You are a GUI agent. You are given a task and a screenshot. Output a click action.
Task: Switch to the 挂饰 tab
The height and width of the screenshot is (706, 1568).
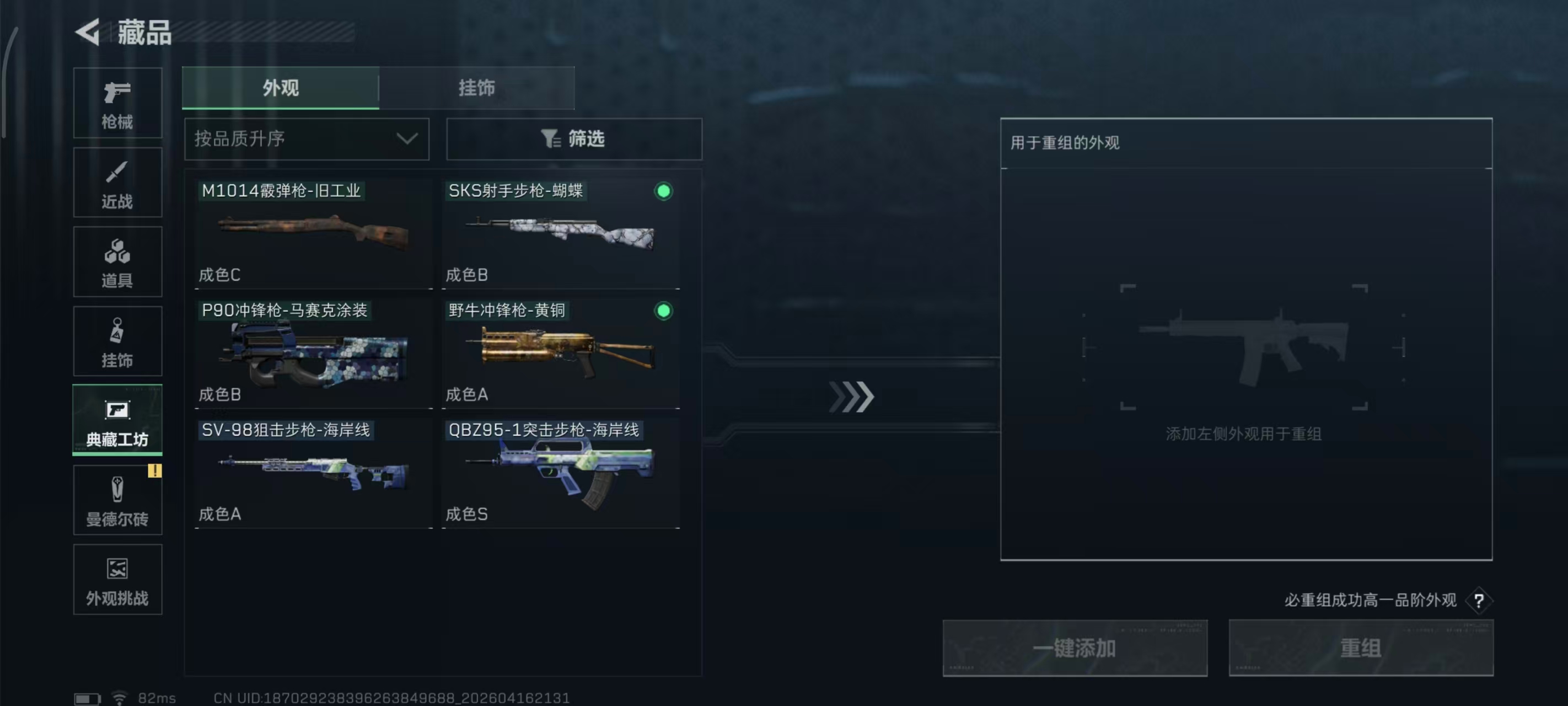pyautogui.click(x=476, y=88)
